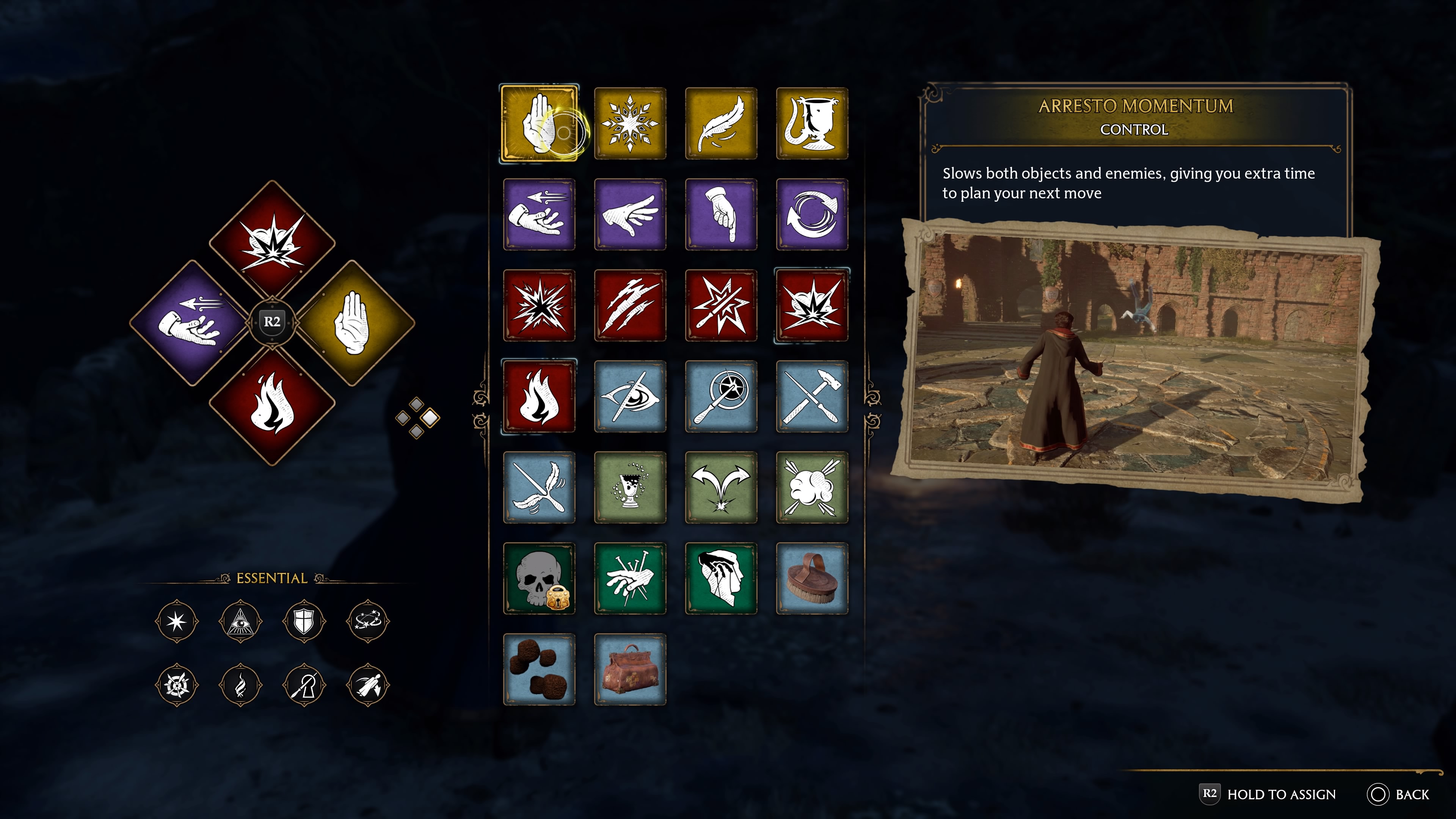Select the skull-and-lock Avada Kedavra spell
Image resolution: width=1456 pixels, height=819 pixels.
pos(540,579)
